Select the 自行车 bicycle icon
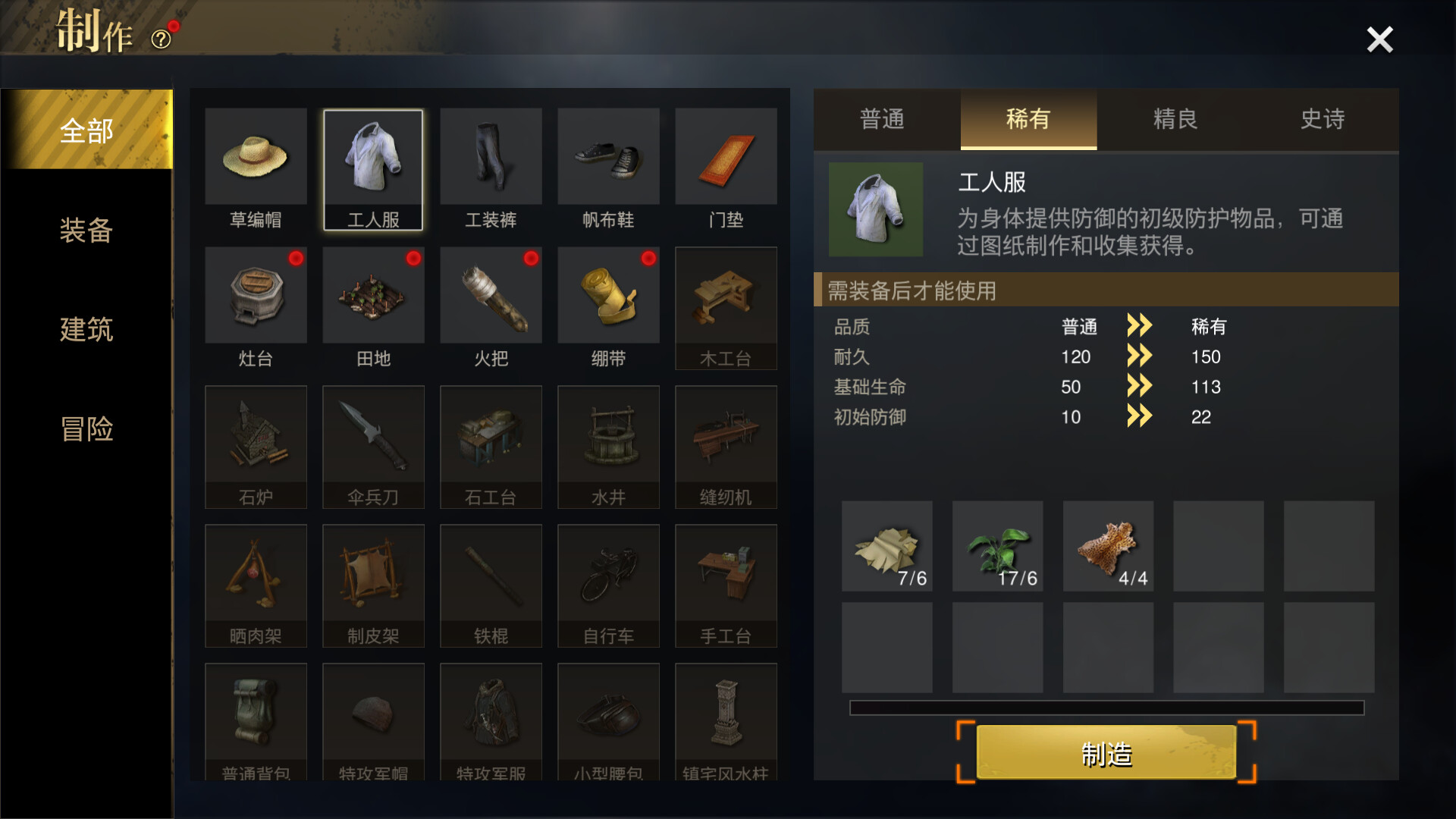 point(608,574)
